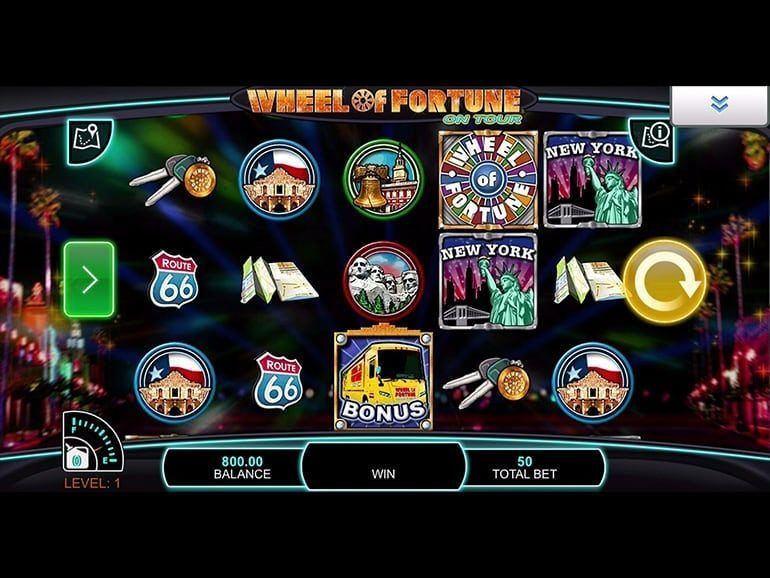770x578 pixels.
Task: Expand the blue double-chevron dropdown tab
Action: (718, 104)
